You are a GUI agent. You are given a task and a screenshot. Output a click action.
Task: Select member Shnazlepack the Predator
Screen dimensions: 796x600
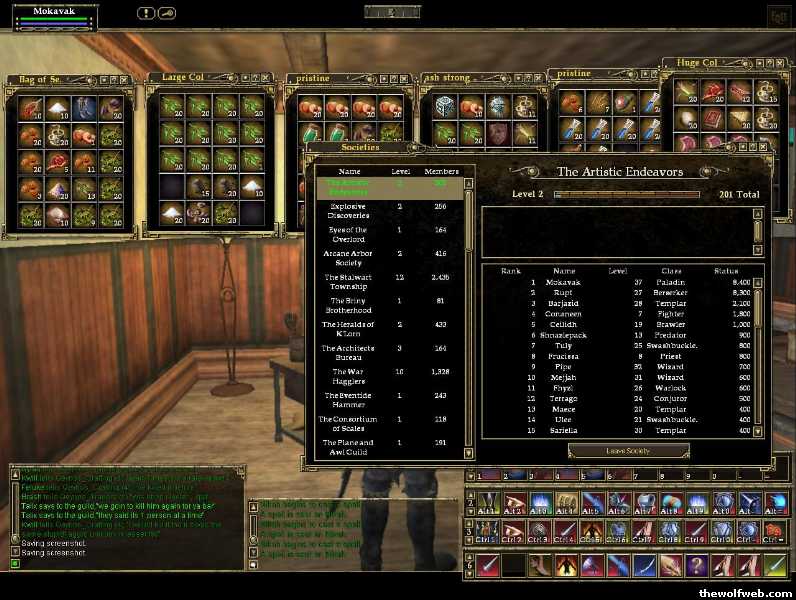(565, 335)
